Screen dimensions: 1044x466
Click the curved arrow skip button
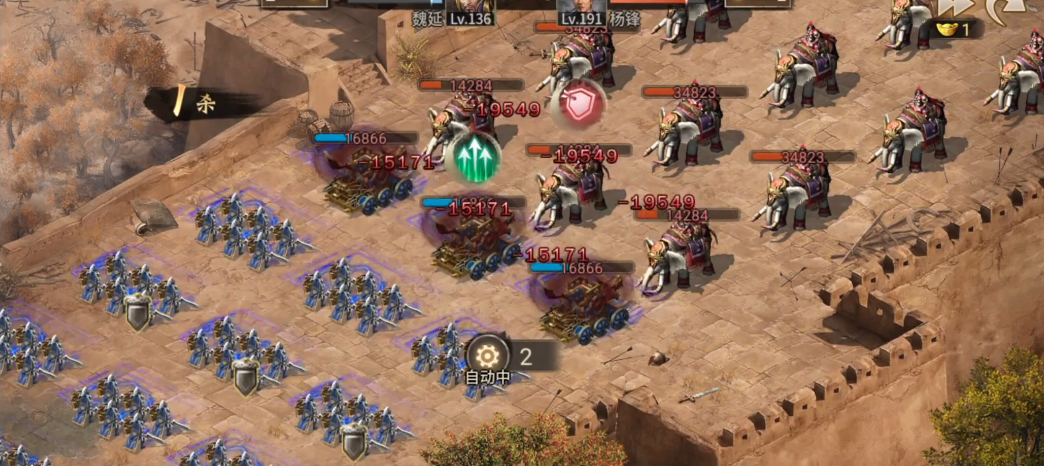pos(1003,8)
